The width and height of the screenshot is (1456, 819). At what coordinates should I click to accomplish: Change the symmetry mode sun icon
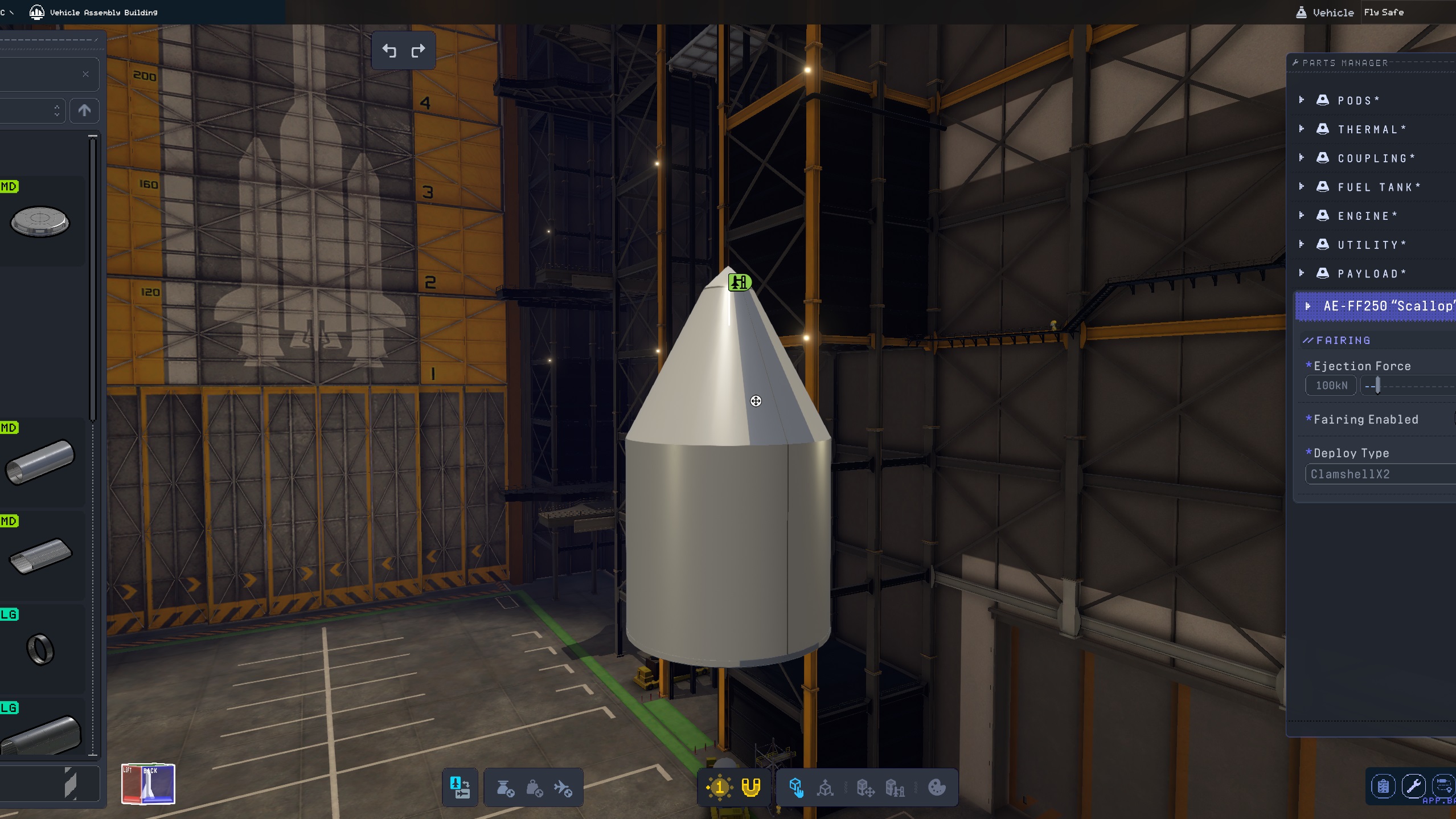719,788
